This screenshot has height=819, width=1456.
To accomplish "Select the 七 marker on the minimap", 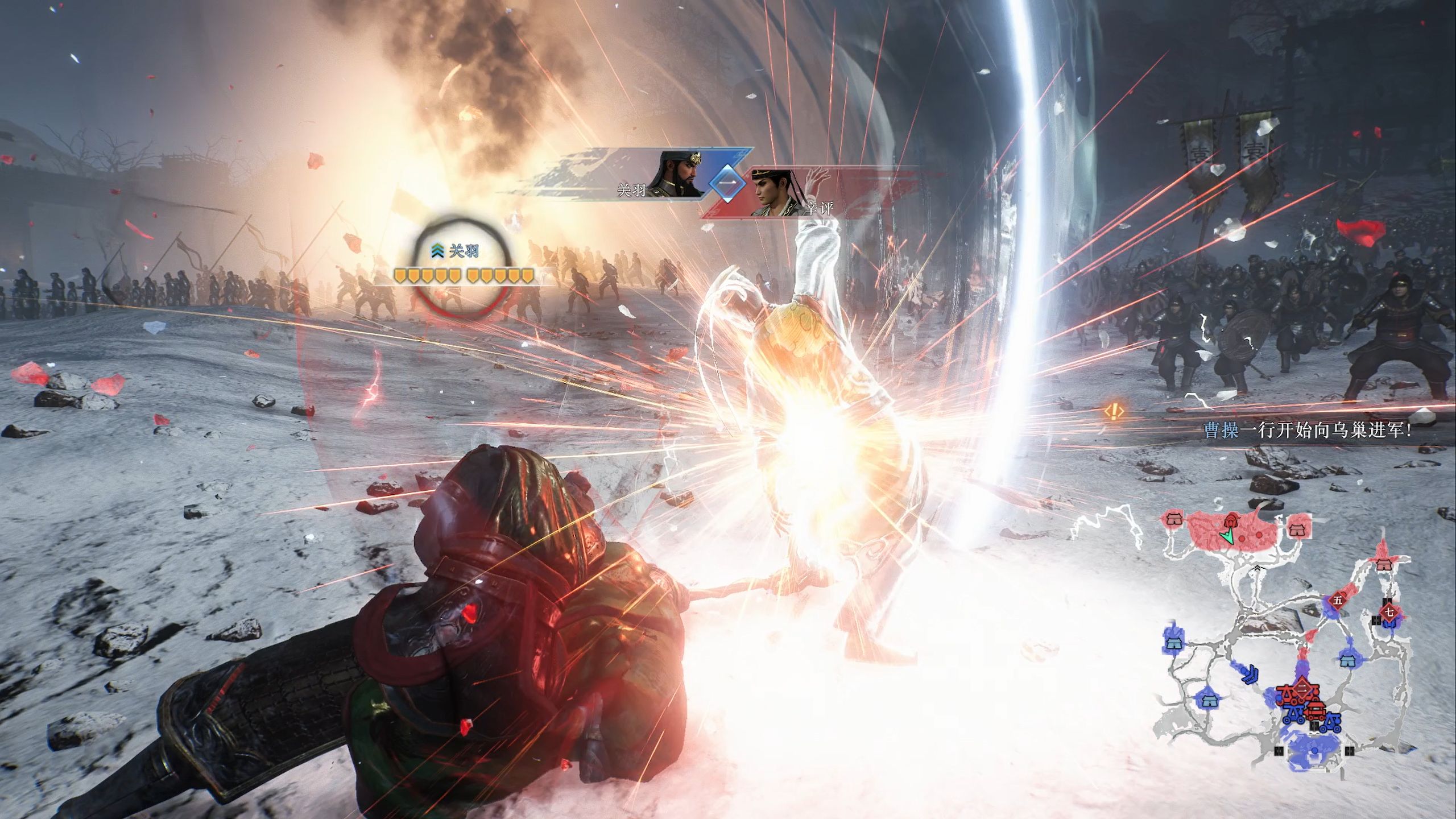I will coord(1389,612).
